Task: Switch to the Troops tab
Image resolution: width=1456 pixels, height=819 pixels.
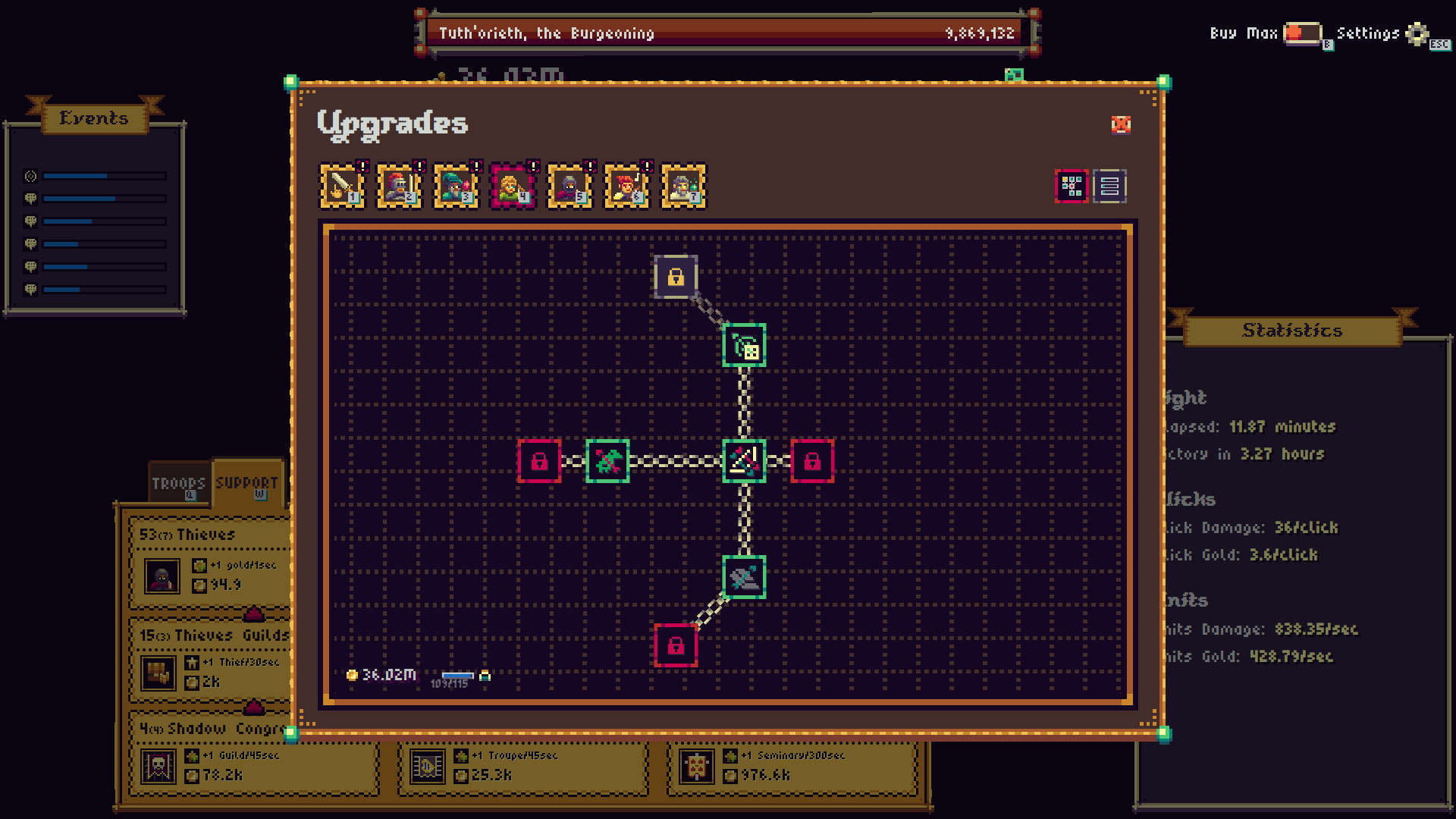Action: click(178, 484)
